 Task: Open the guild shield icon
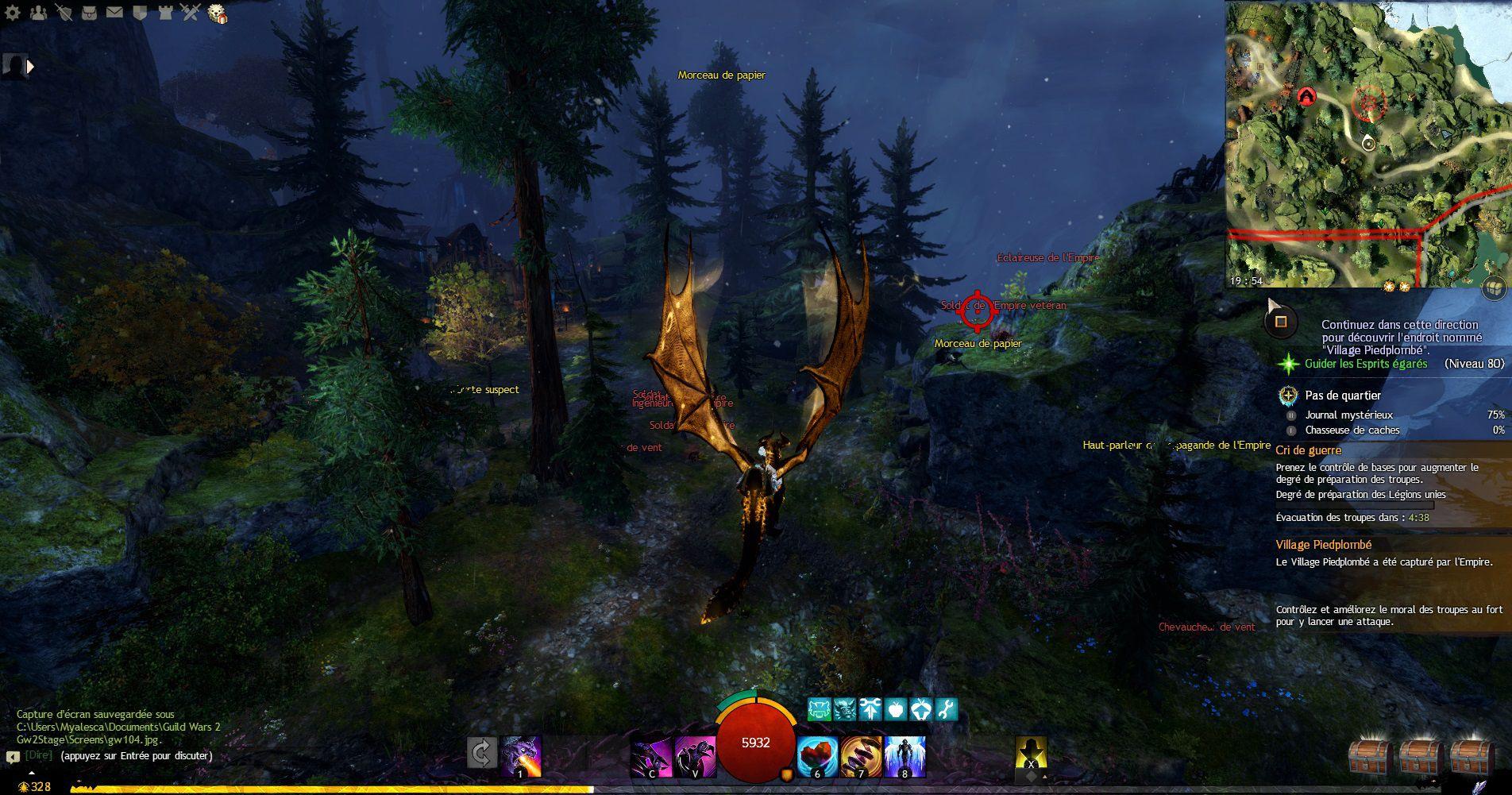[x=140, y=12]
